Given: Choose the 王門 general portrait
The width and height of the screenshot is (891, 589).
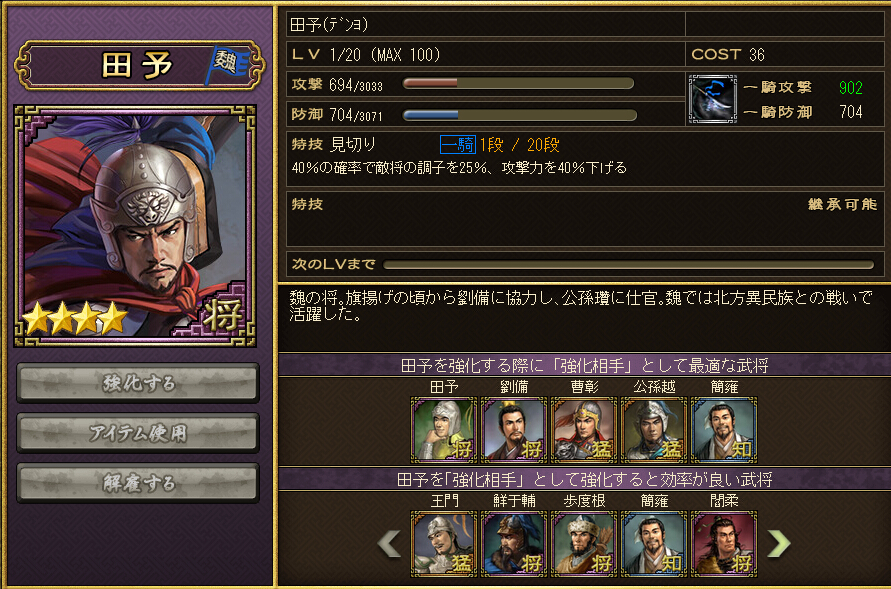Looking at the screenshot, I should click(x=445, y=543).
